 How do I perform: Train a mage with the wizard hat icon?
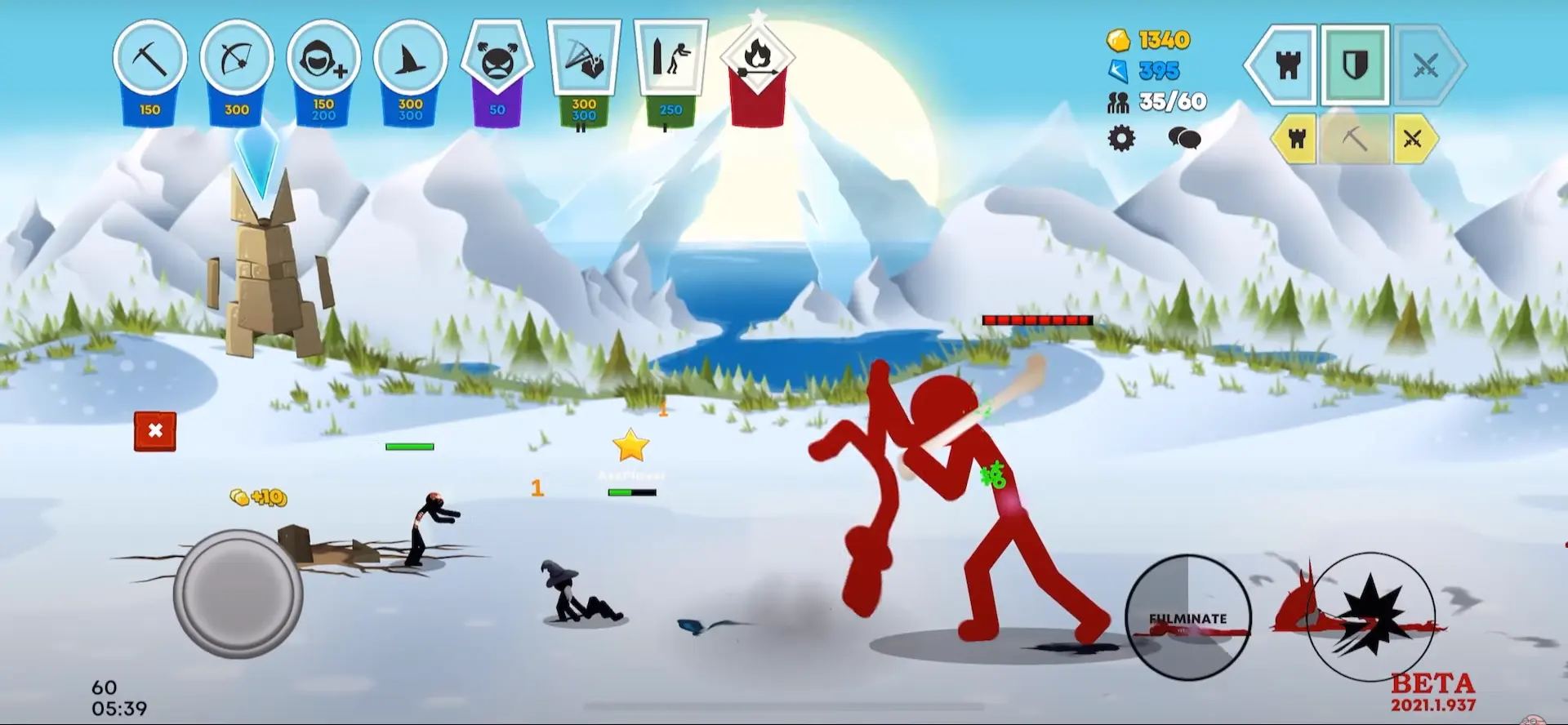click(x=410, y=60)
